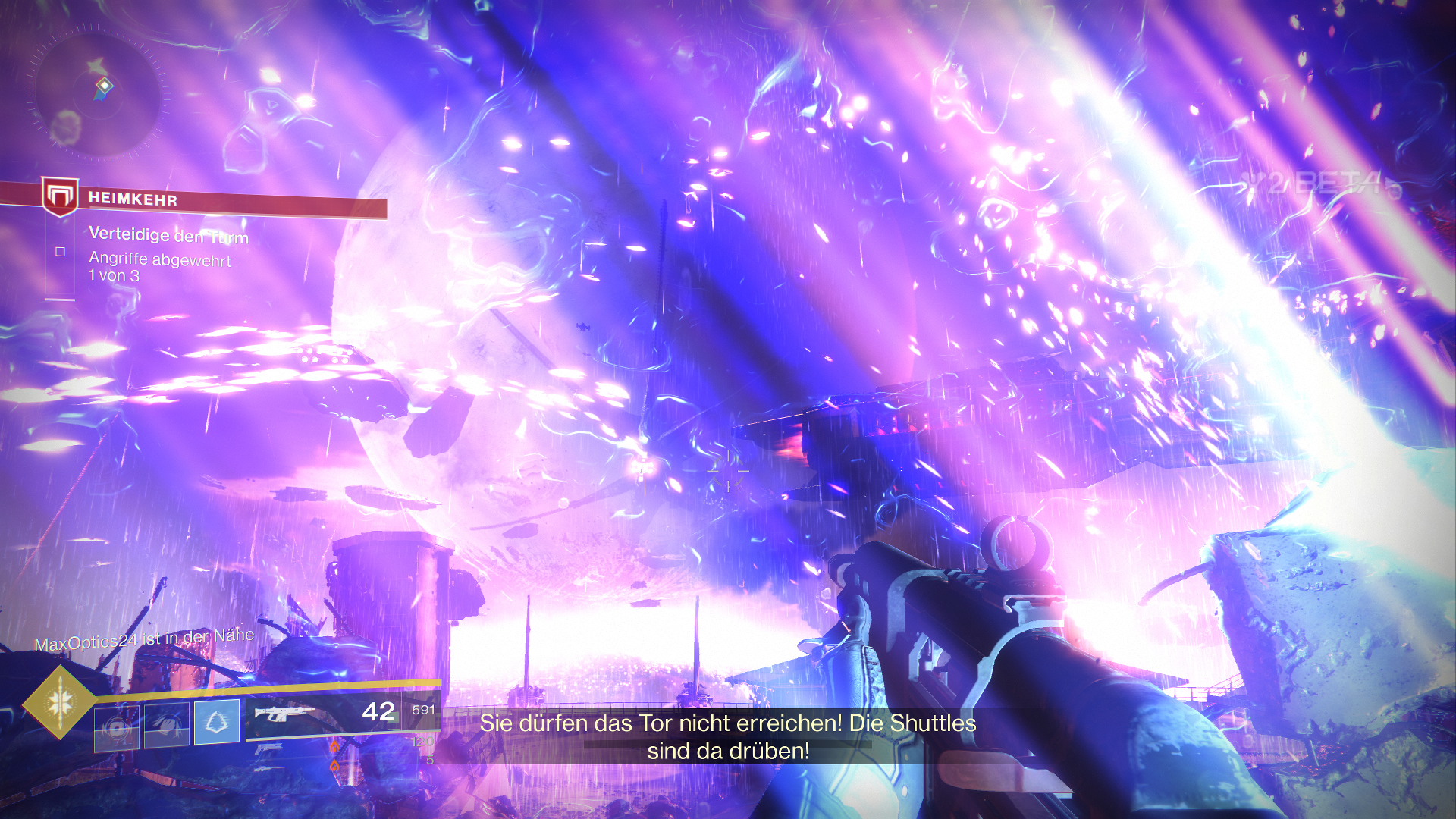The image size is (1456, 819).
Task: Activate the golden diamond super ability
Action: (60, 703)
